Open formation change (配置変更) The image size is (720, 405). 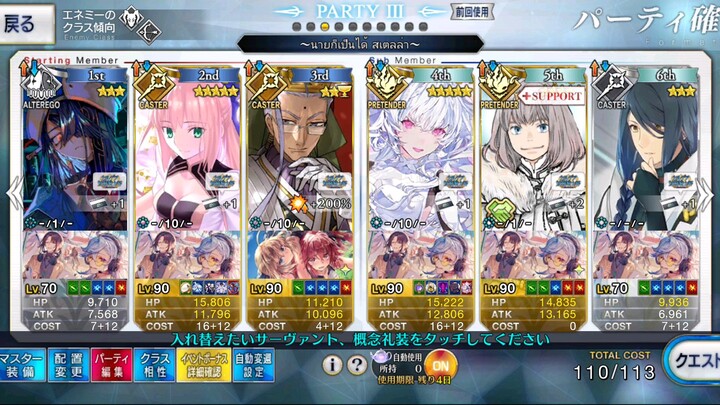pyautogui.click(x=68, y=365)
